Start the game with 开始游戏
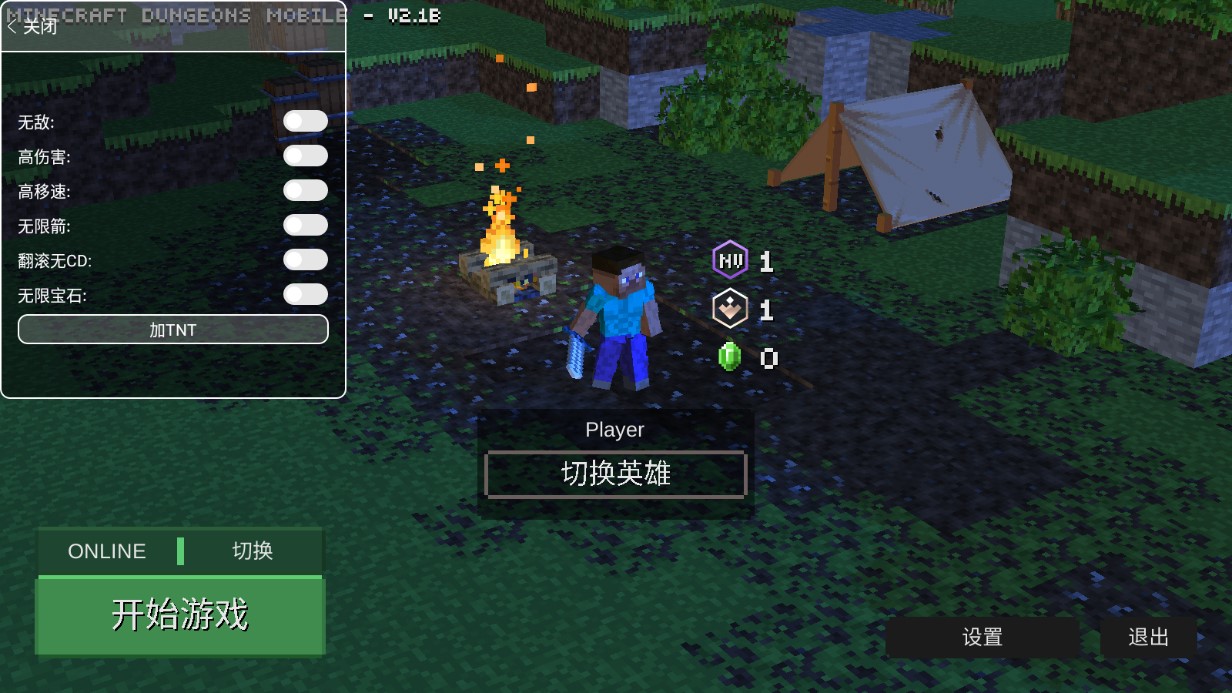Screen dimensions: 1232x693 pyautogui.click(x=180, y=615)
